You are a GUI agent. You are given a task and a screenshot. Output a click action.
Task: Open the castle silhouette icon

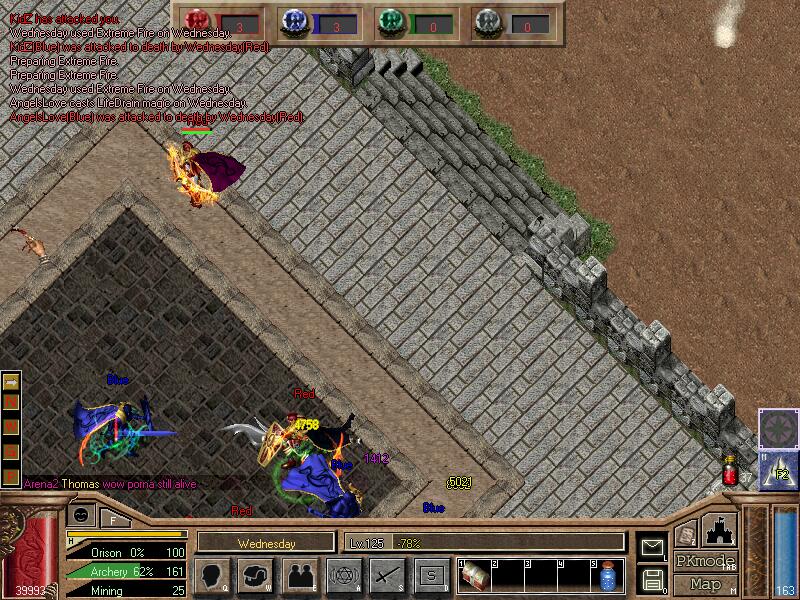[719, 530]
